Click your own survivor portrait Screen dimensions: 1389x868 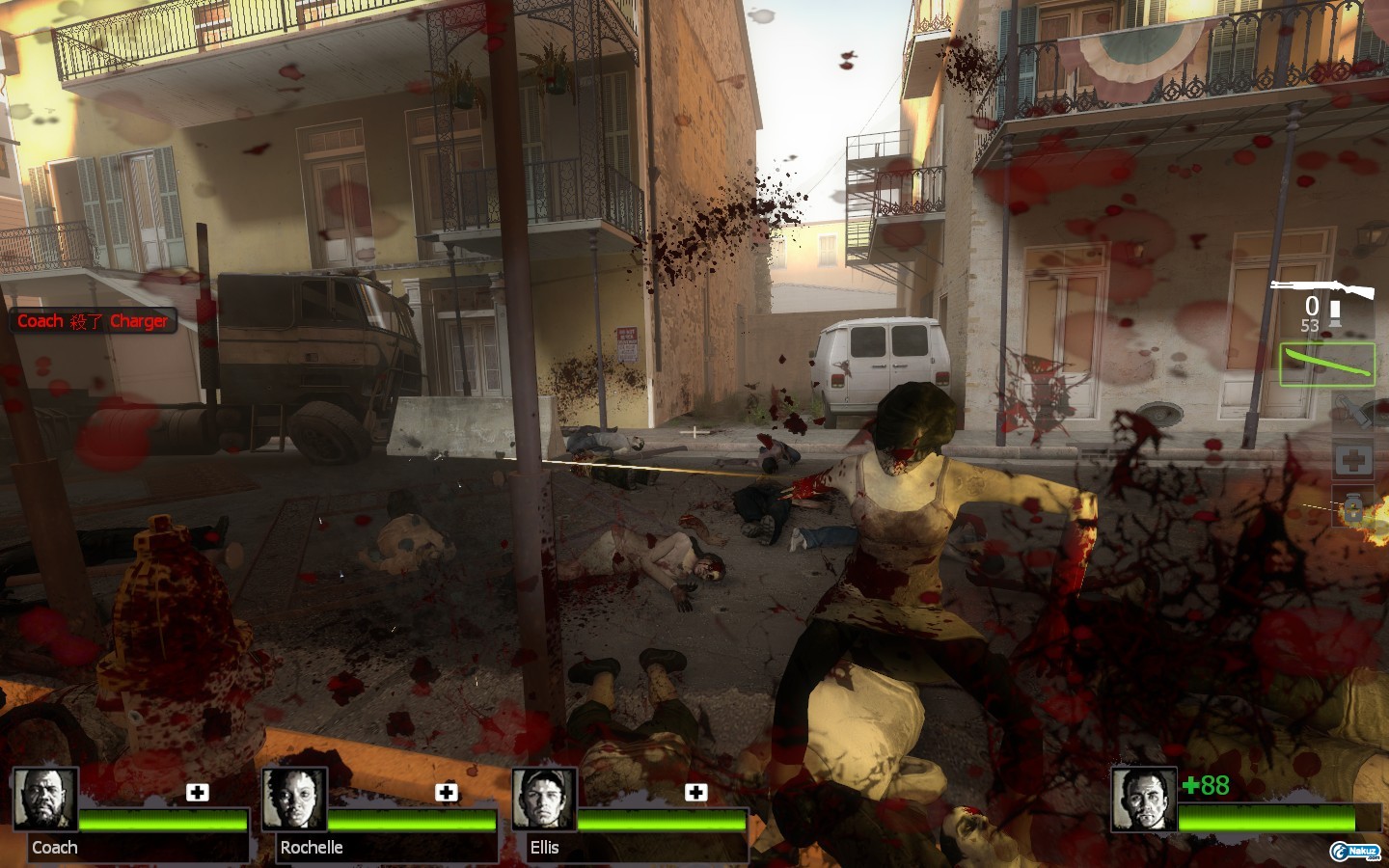coord(1143,800)
